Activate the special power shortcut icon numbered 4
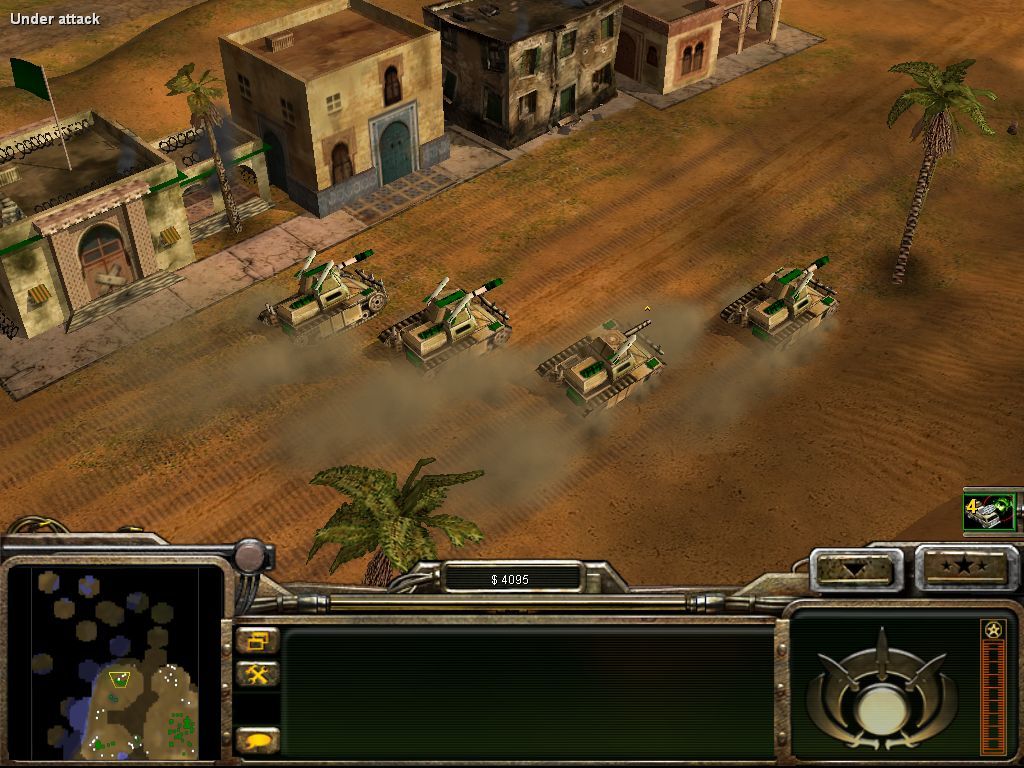The height and width of the screenshot is (768, 1024). point(989,512)
